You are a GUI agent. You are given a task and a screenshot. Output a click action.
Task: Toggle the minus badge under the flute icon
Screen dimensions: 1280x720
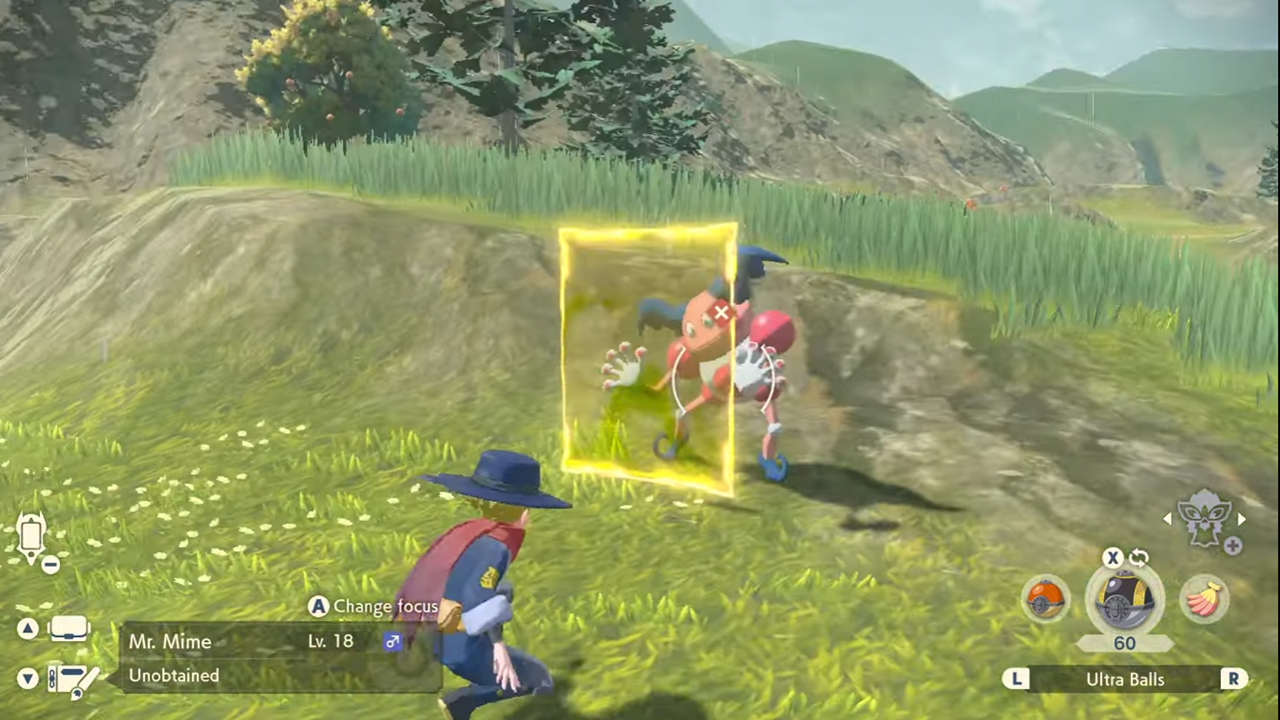pos(49,565)
